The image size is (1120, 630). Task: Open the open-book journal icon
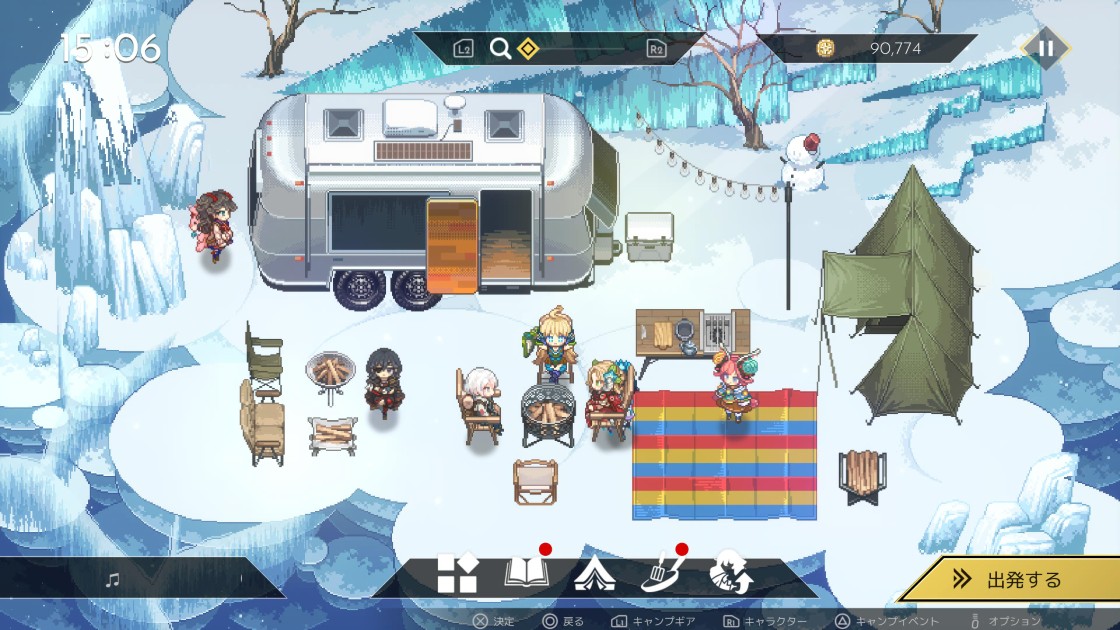(526, 574)
